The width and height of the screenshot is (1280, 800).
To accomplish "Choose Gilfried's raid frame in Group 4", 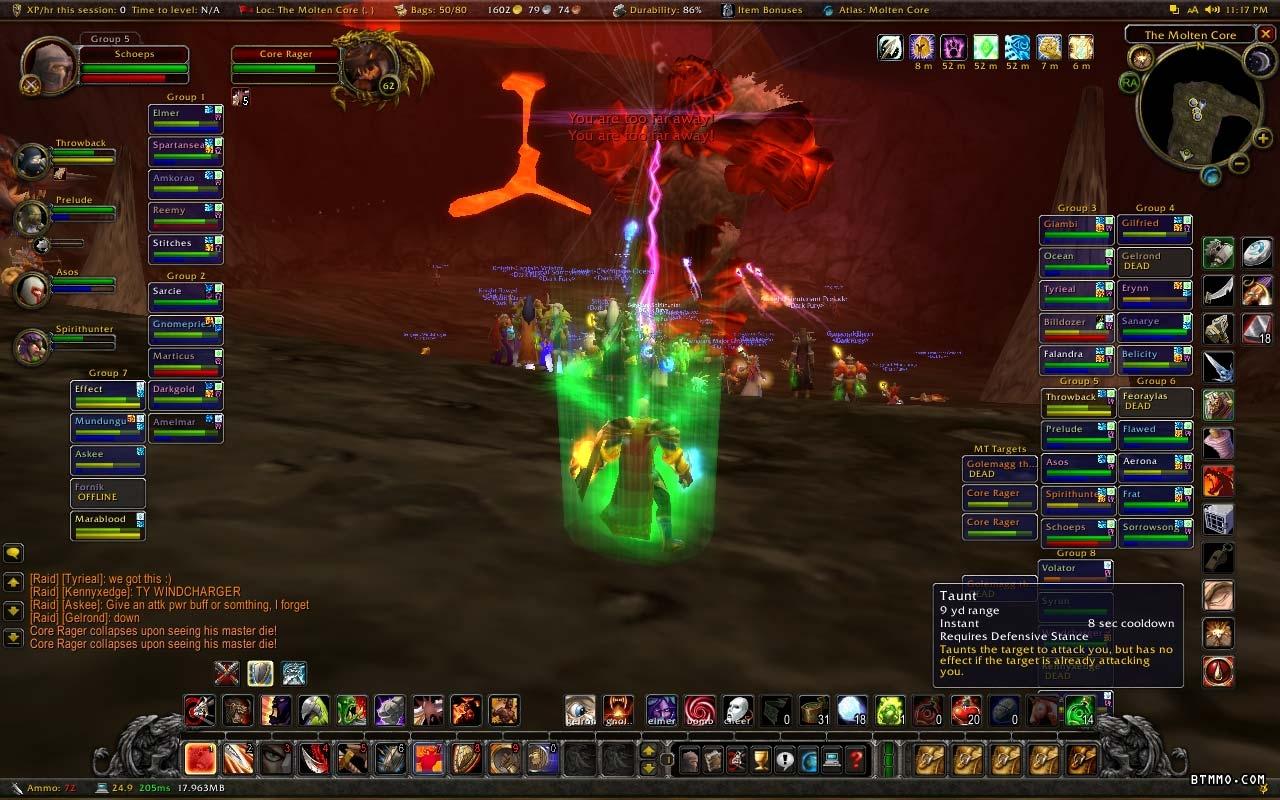I will (1154, 230).
